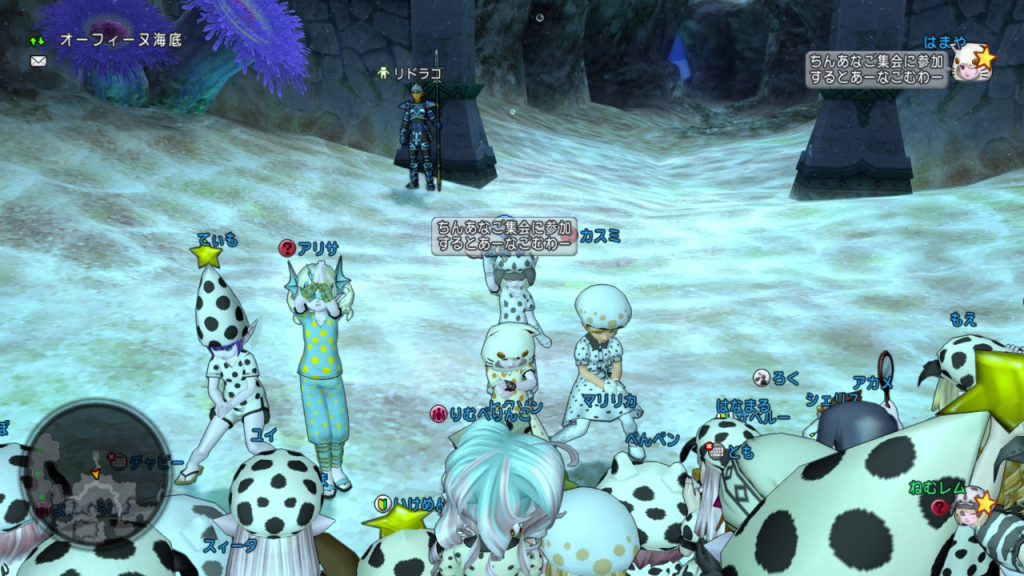1024x576 pixels.
Task: Click はまや's chat message bubble
Action: point(877,70)
